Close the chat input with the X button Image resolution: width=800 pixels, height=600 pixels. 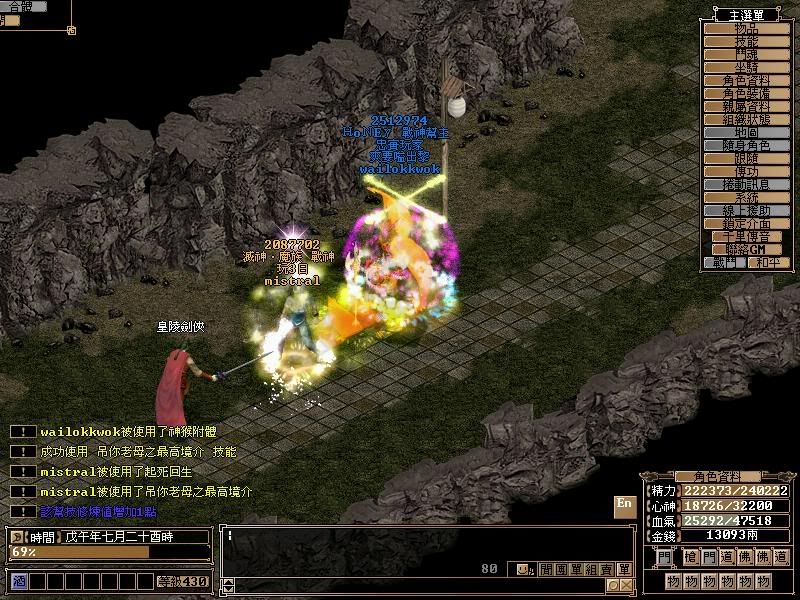pyautogui.click(x=626, y=585)
